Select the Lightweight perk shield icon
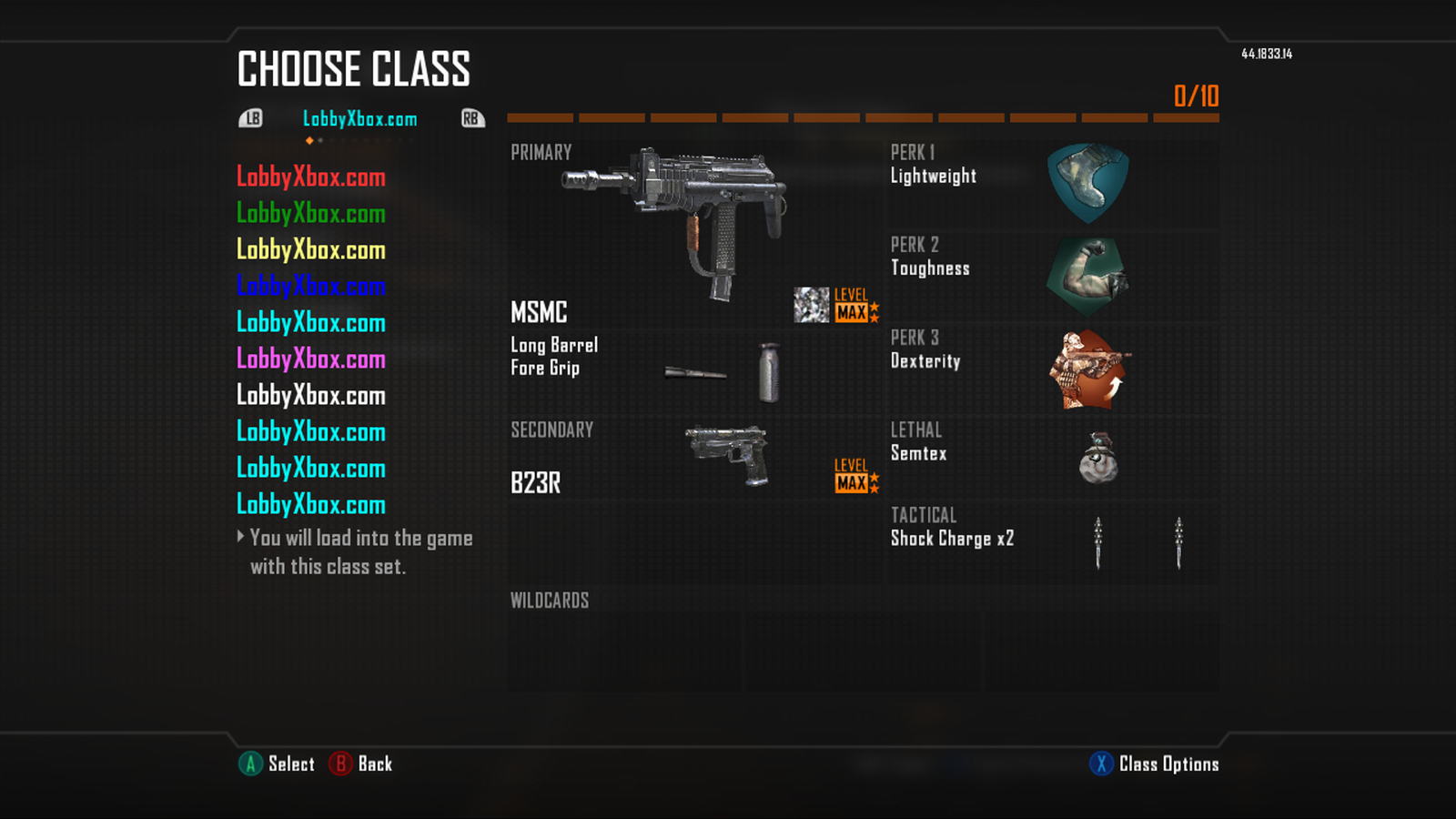 (x=1090, y=182)
